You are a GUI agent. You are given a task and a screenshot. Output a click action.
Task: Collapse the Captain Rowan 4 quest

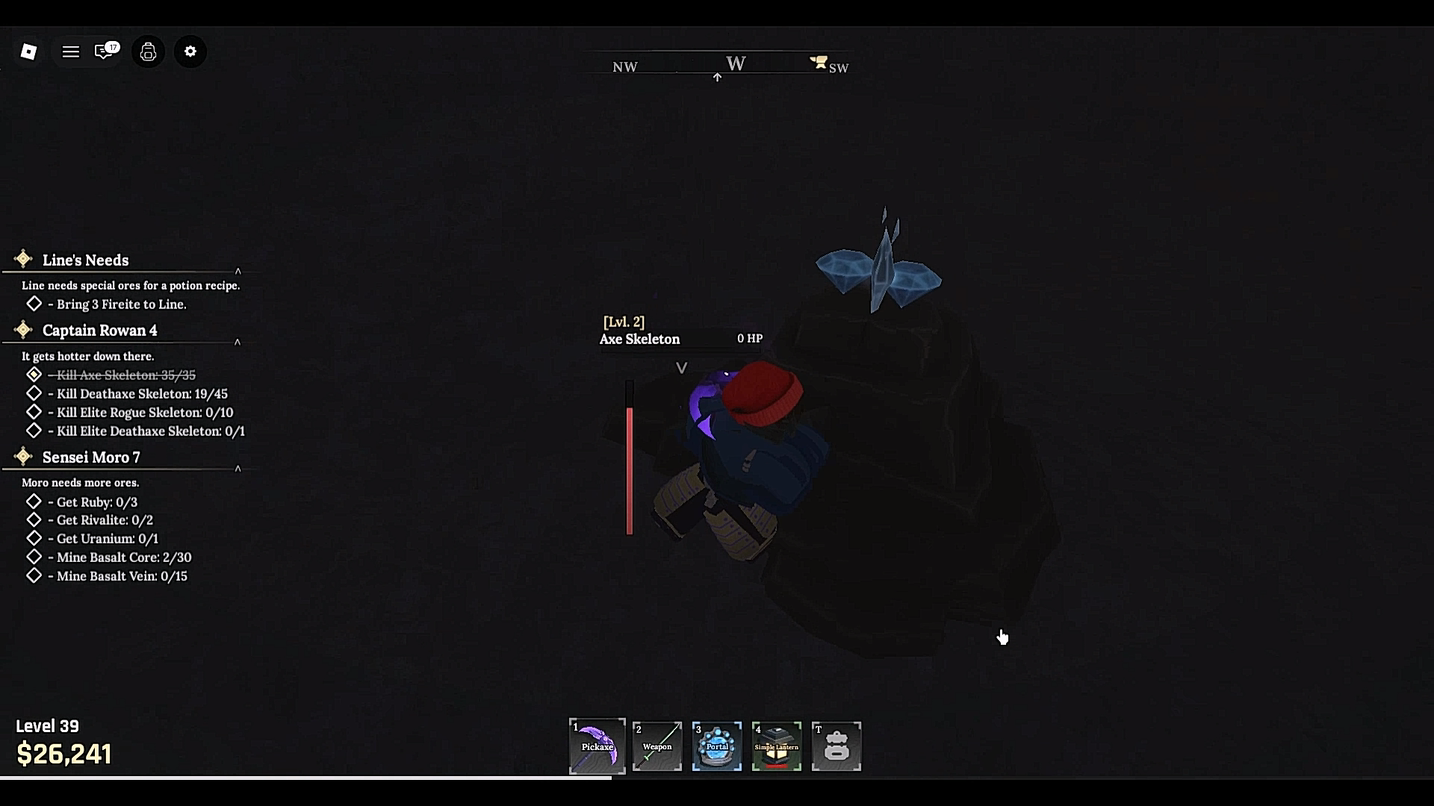[237, 341]
